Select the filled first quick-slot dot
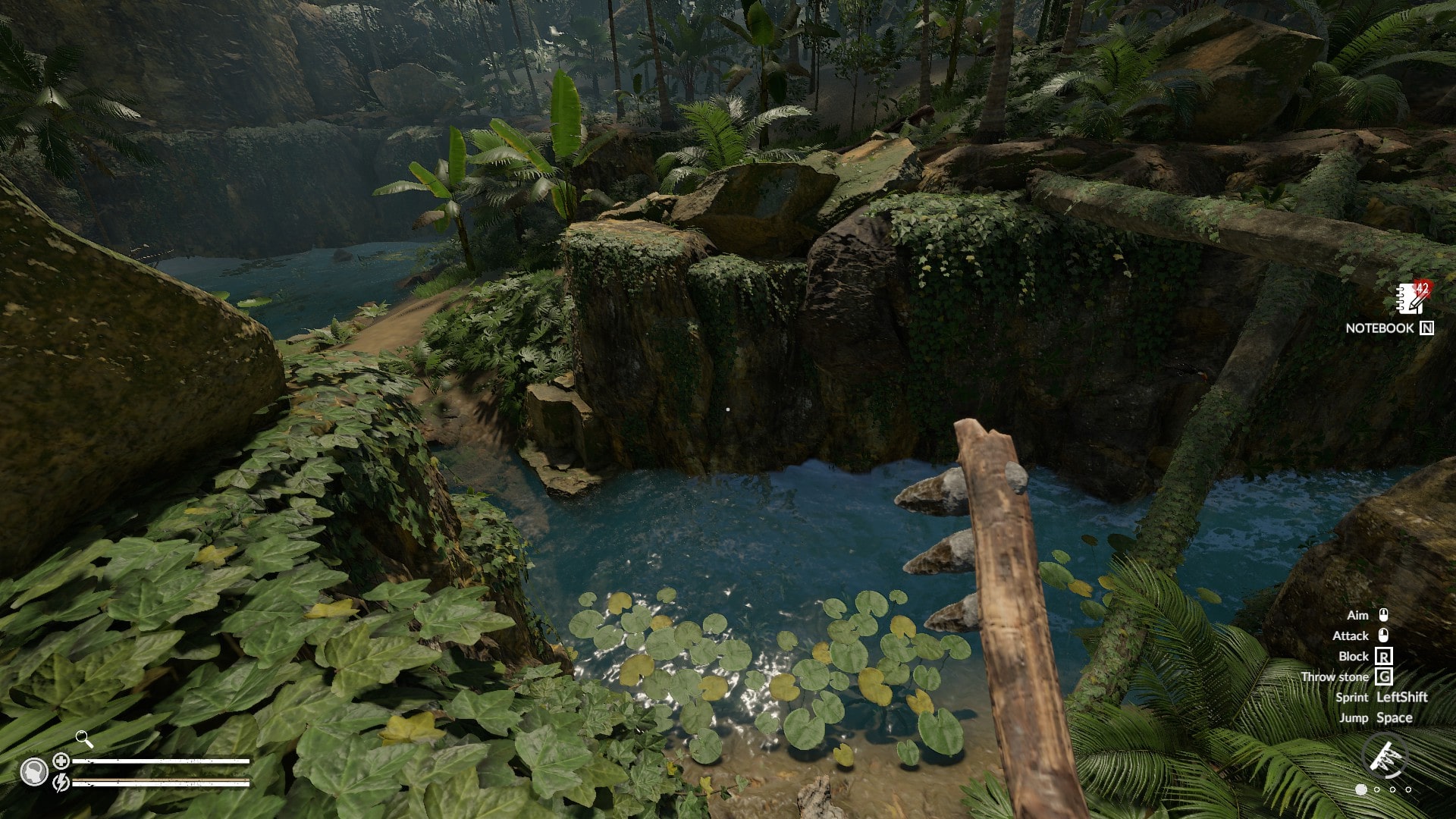 tap(1361, 789)
